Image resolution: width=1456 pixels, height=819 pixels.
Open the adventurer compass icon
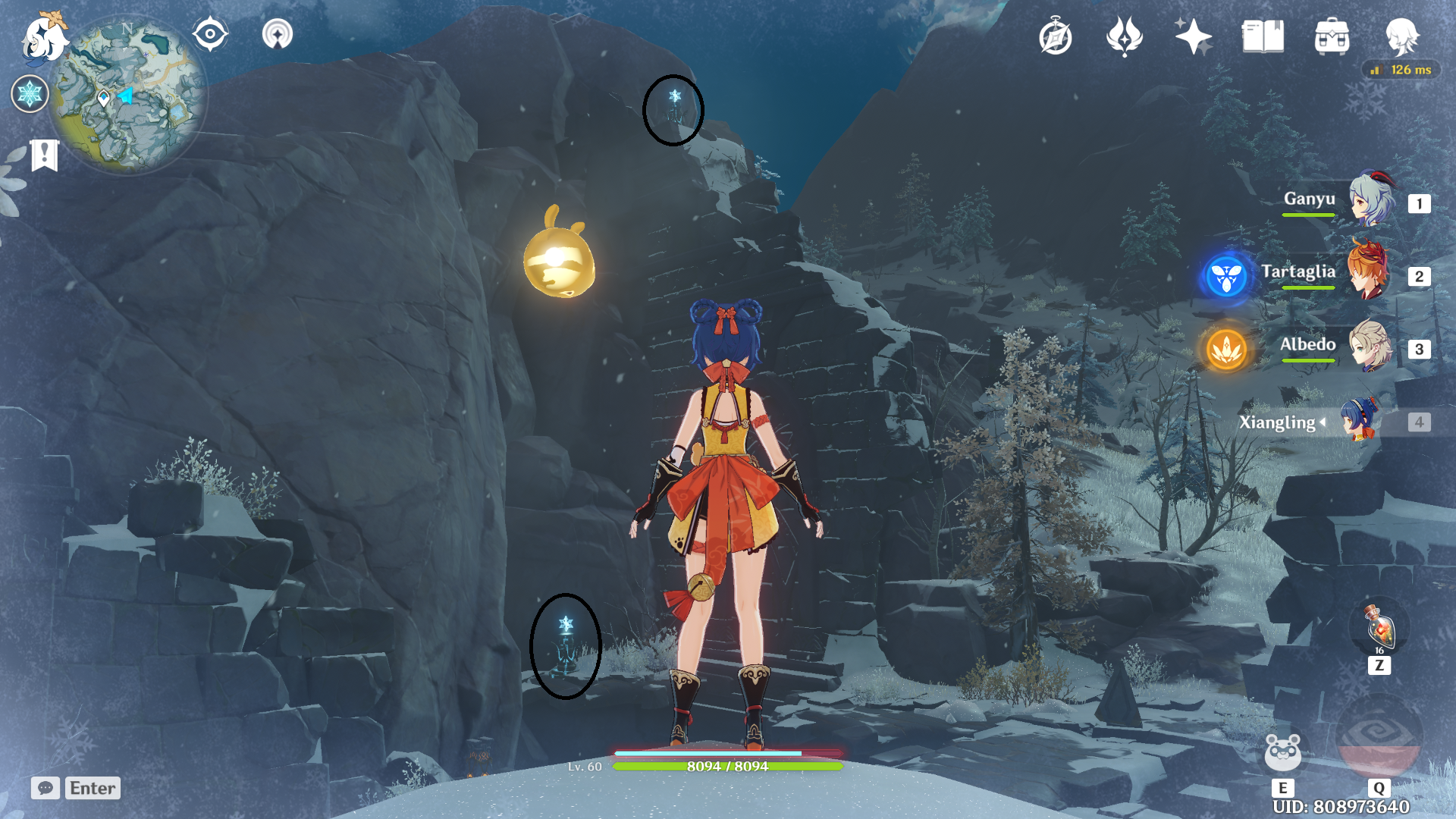[1056, 37]
